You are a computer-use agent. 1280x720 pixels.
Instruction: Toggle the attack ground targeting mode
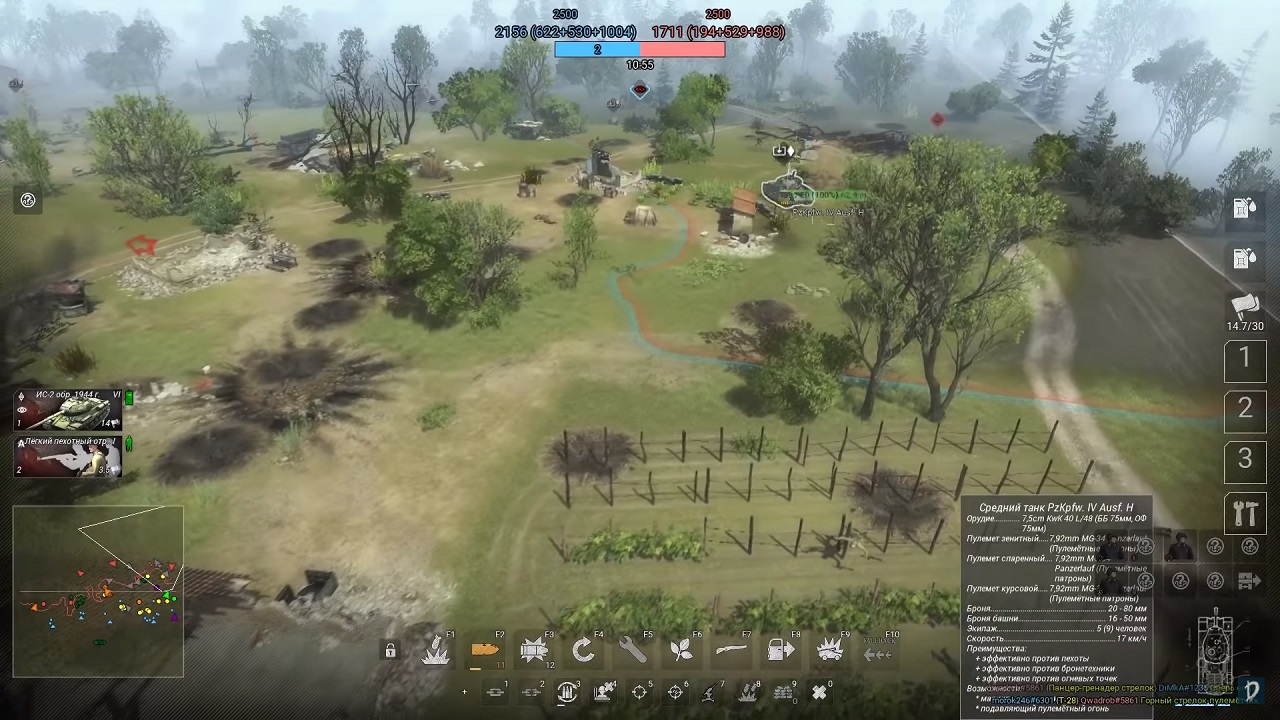coord(673,691)
